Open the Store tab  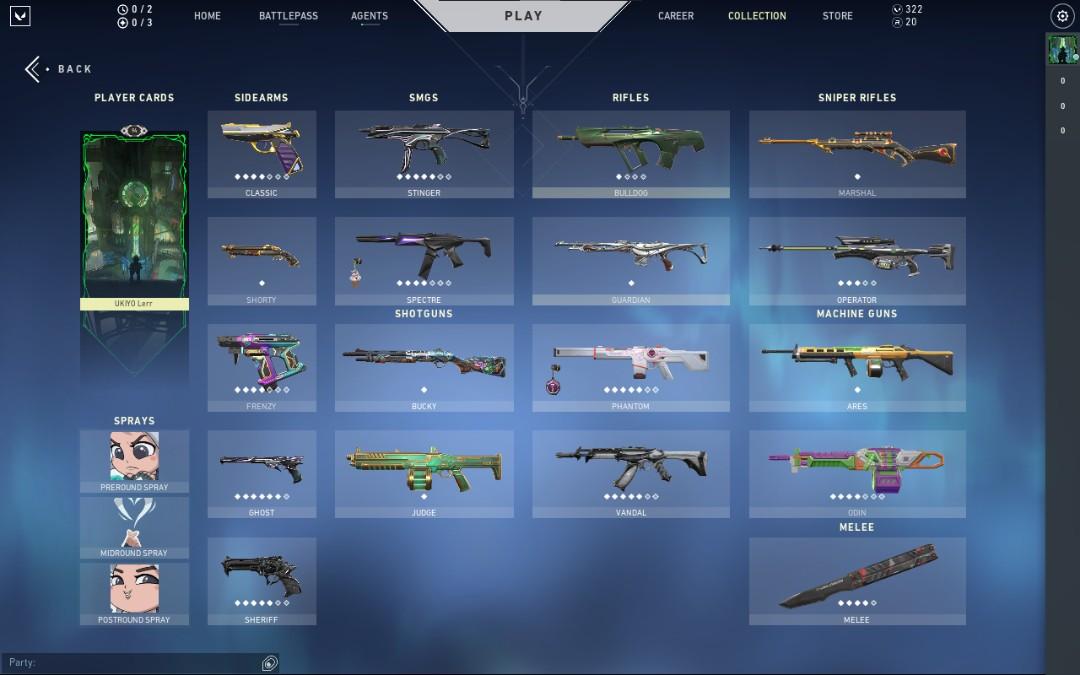tap(837, 16)
